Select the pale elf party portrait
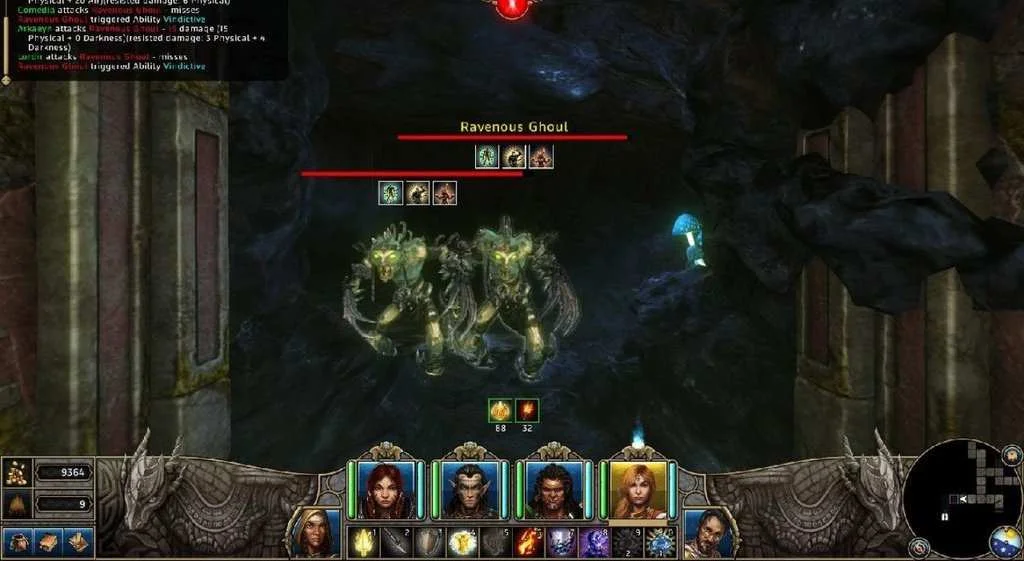The width and height of the screenshot is (1024, 561). pyautogui.click(x=469, y=490)
